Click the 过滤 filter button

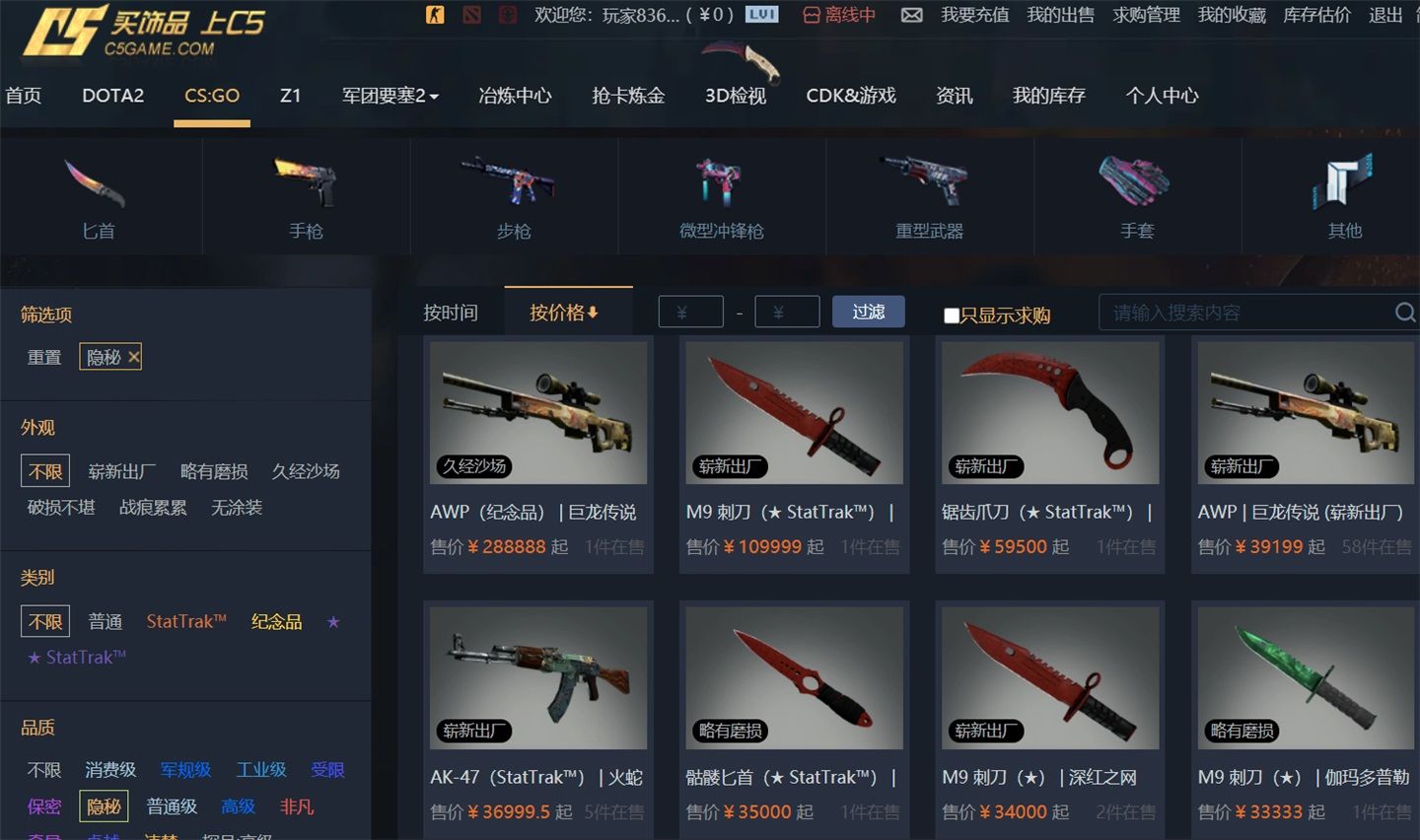[868, 311]
